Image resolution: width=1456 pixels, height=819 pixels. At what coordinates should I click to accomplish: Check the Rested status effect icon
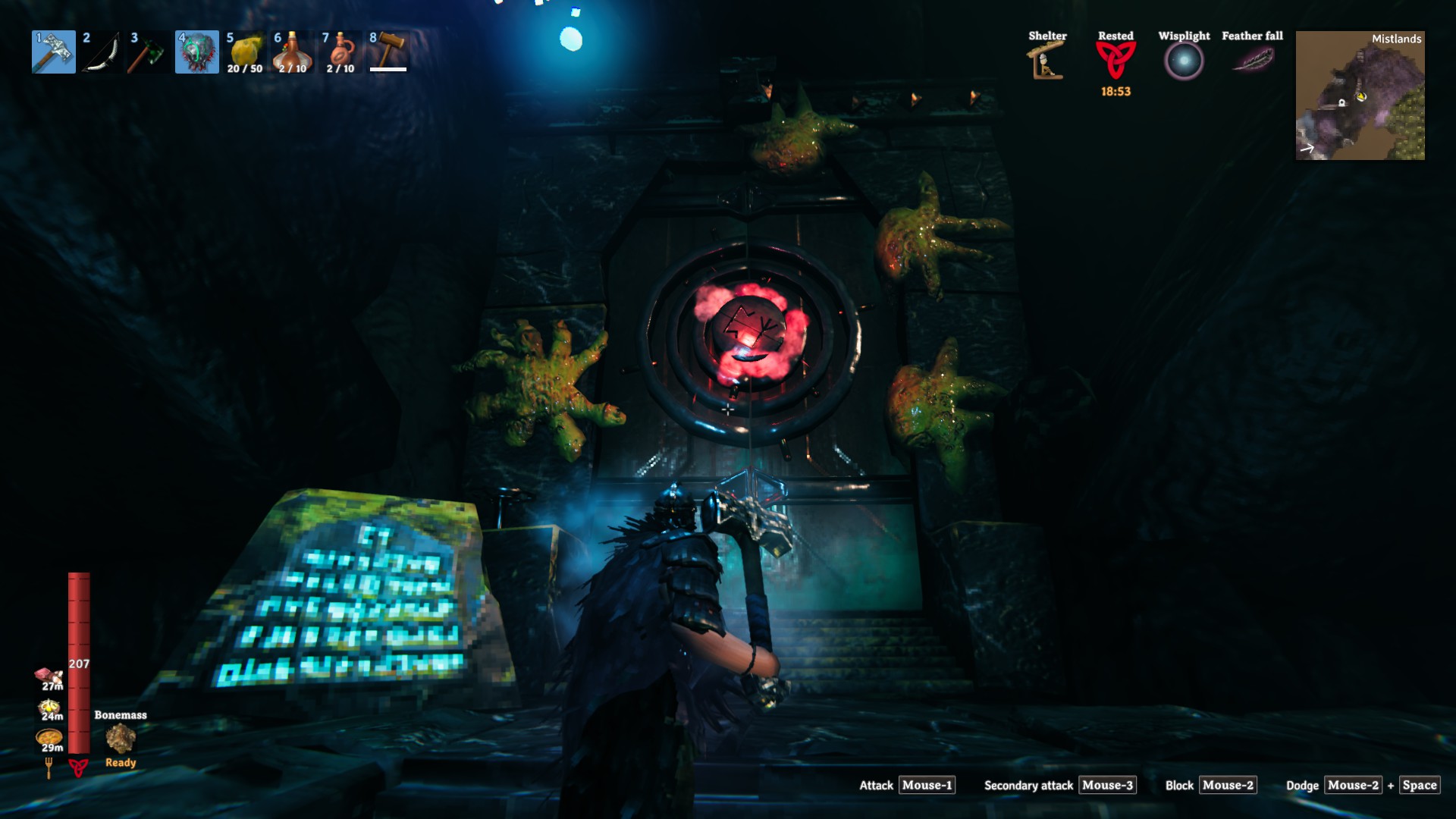(1116, 59)
